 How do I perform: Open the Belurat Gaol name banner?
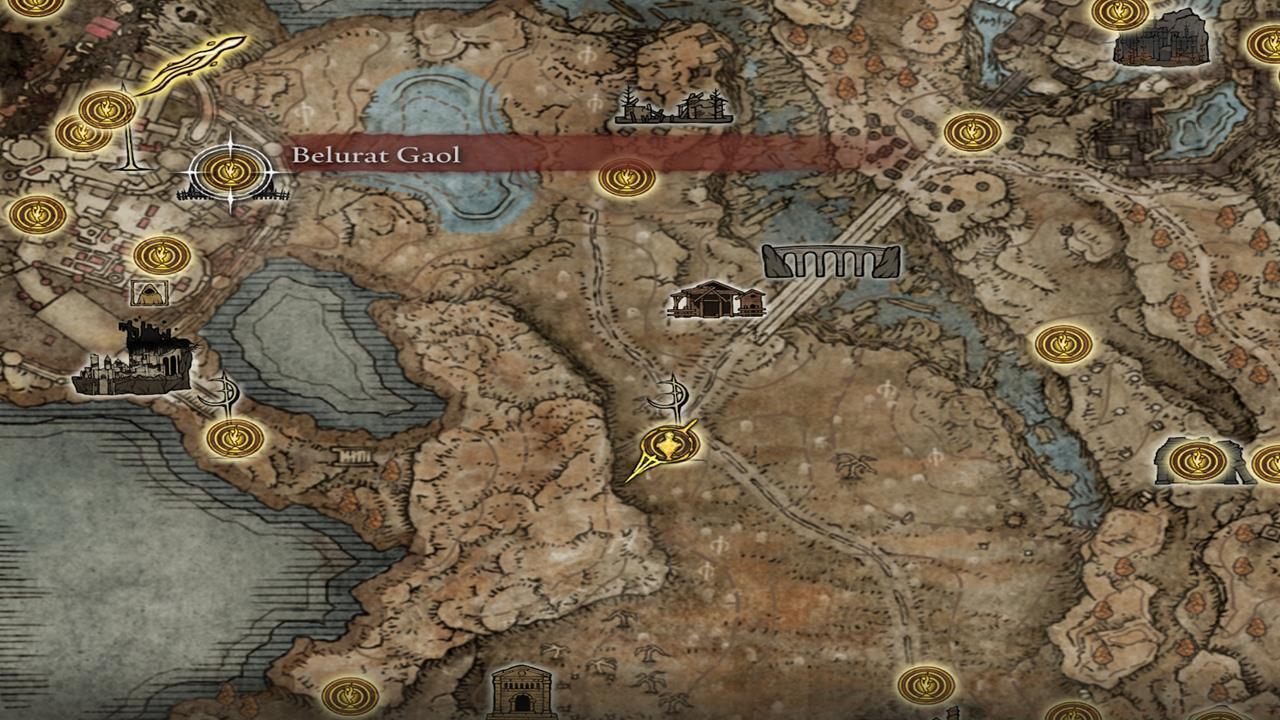coord(375,155)
